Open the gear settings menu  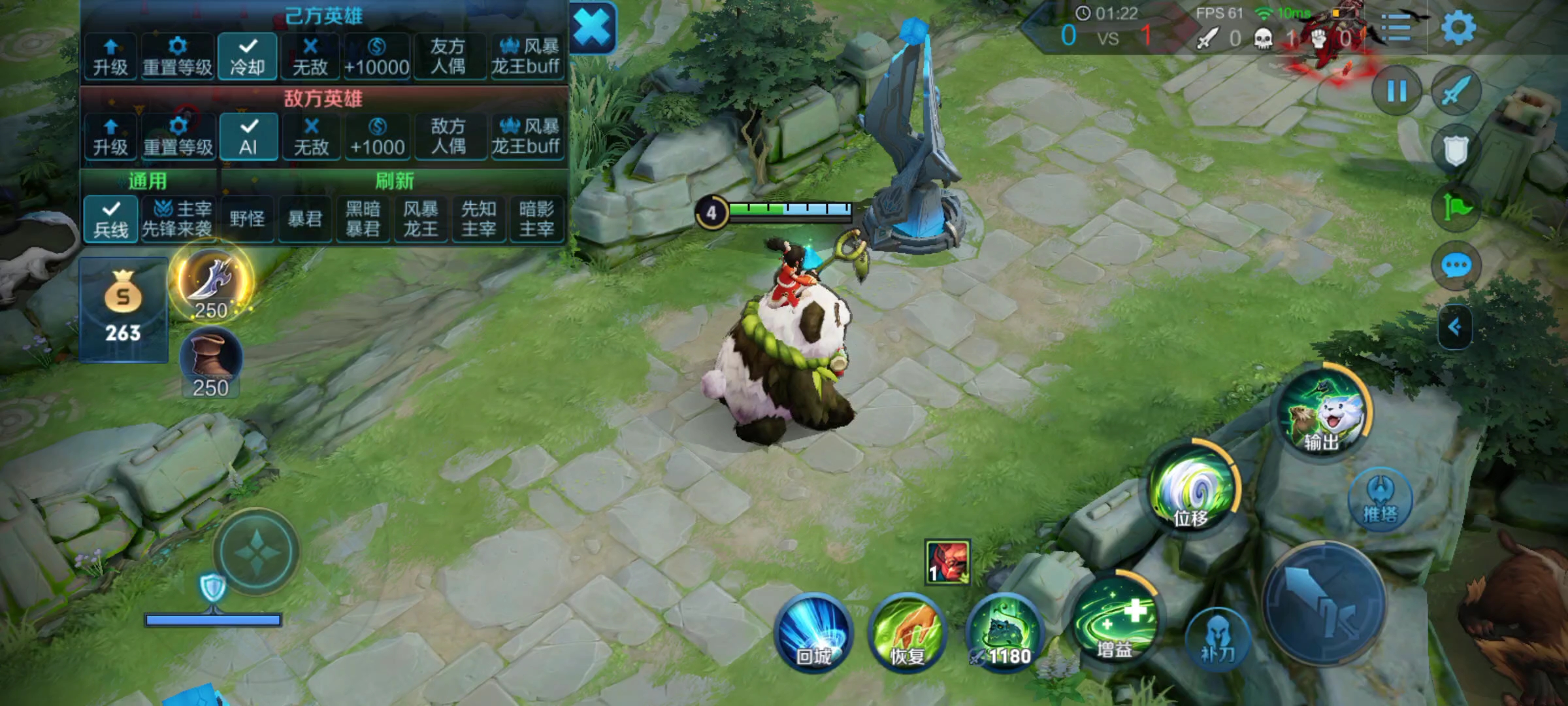pos(1458,29)
